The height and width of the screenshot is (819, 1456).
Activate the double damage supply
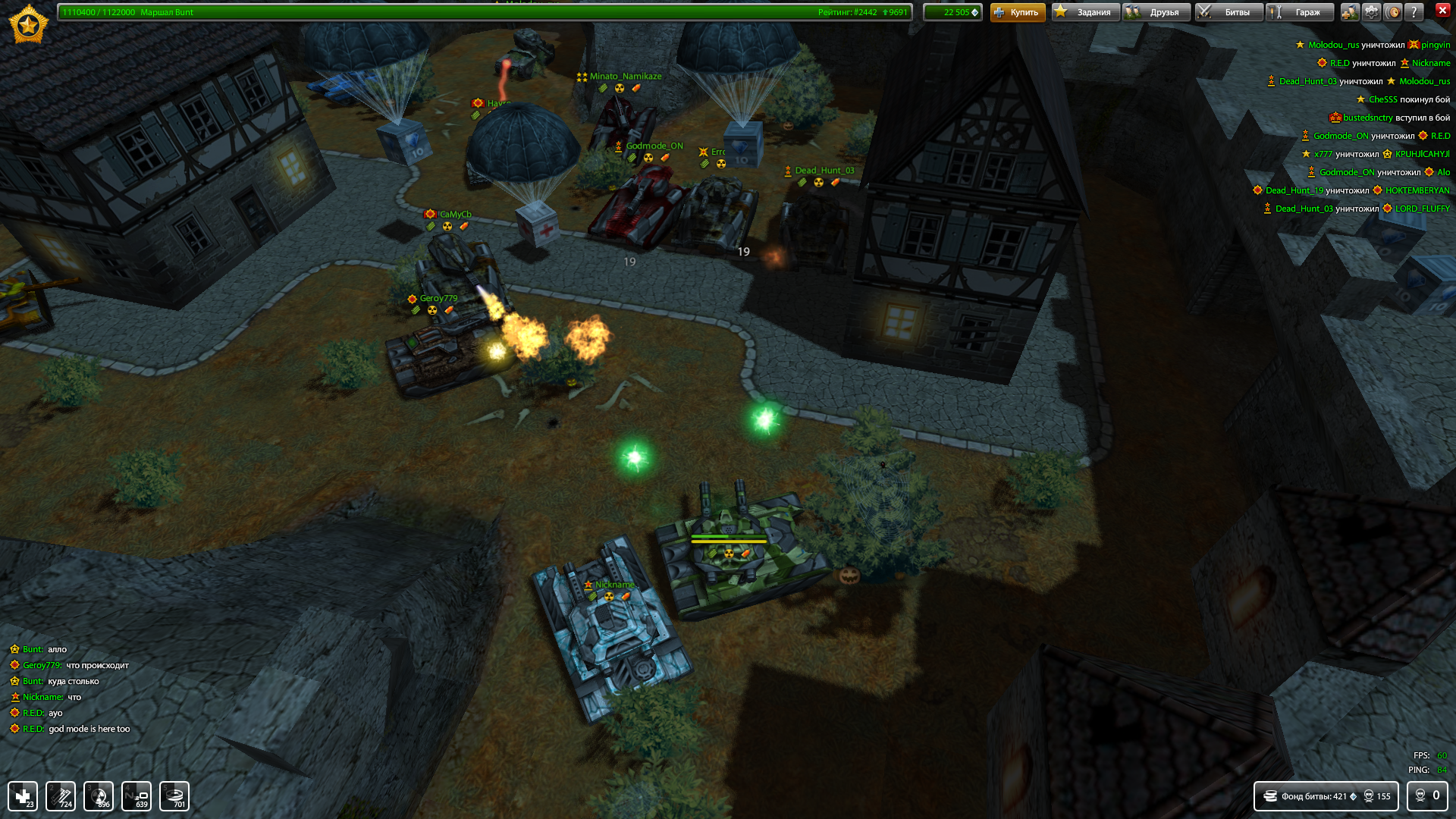click(99, 796)
